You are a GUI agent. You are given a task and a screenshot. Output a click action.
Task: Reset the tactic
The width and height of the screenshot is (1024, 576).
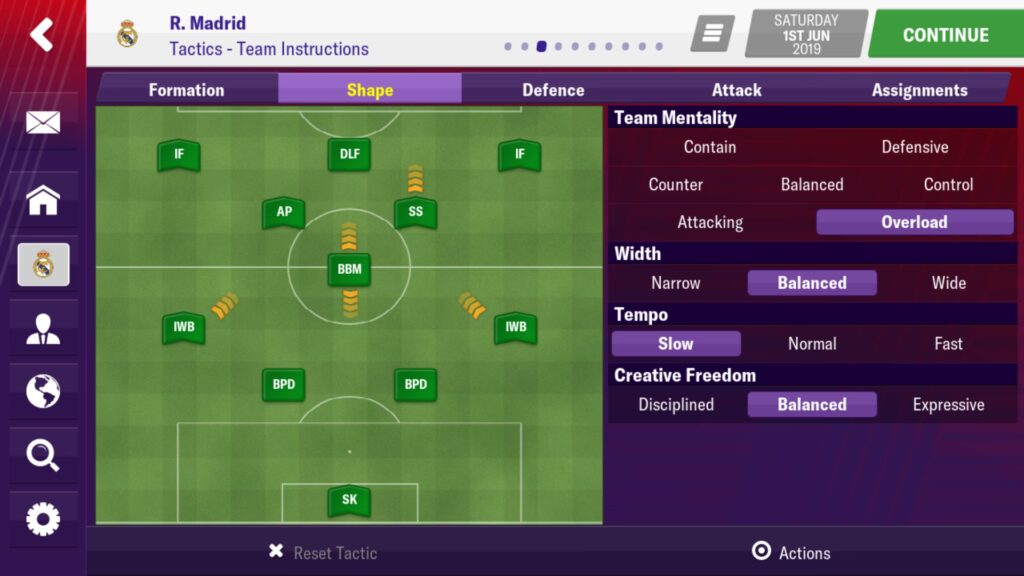click(x=324, y=552)
